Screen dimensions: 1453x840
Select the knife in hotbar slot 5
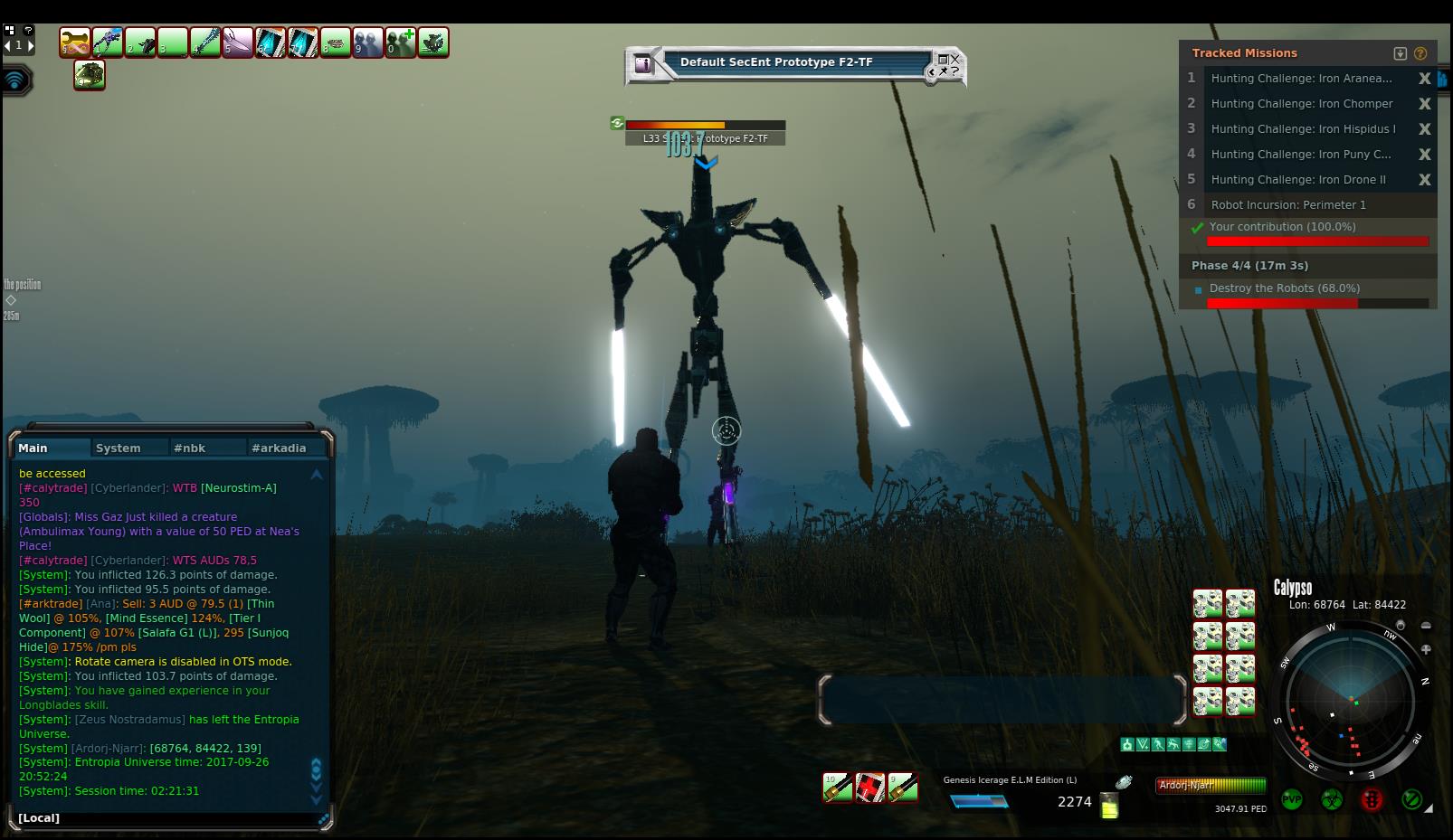[238, 42]
